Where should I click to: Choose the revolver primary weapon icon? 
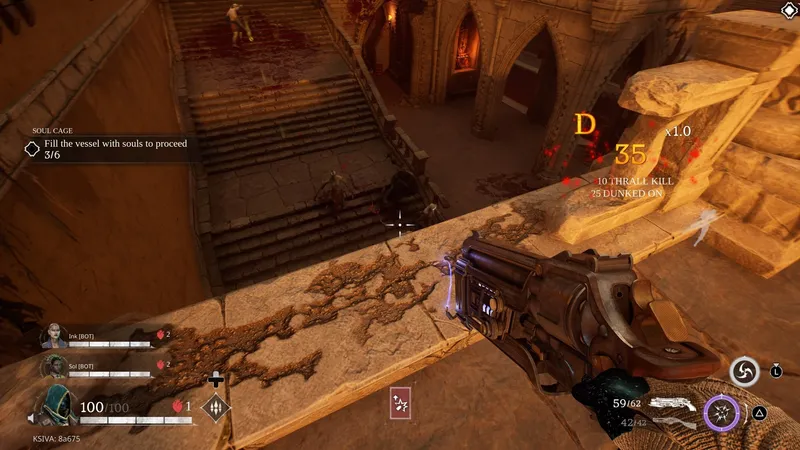coord(675,404)
